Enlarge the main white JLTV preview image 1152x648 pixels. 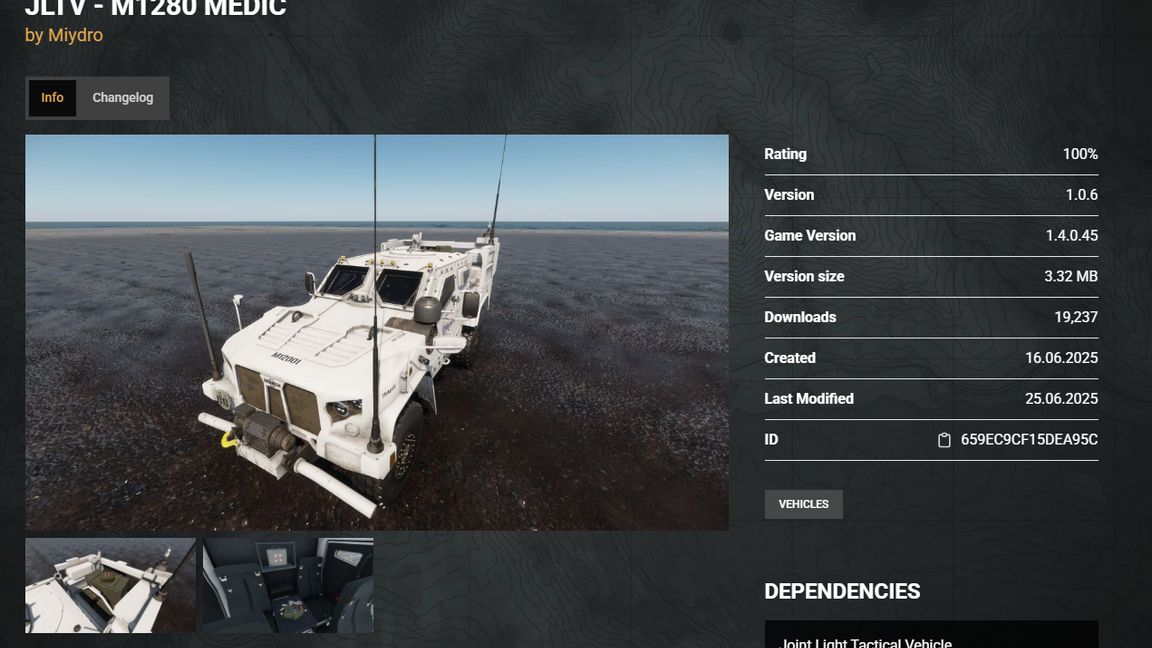(x=376, y=332)
